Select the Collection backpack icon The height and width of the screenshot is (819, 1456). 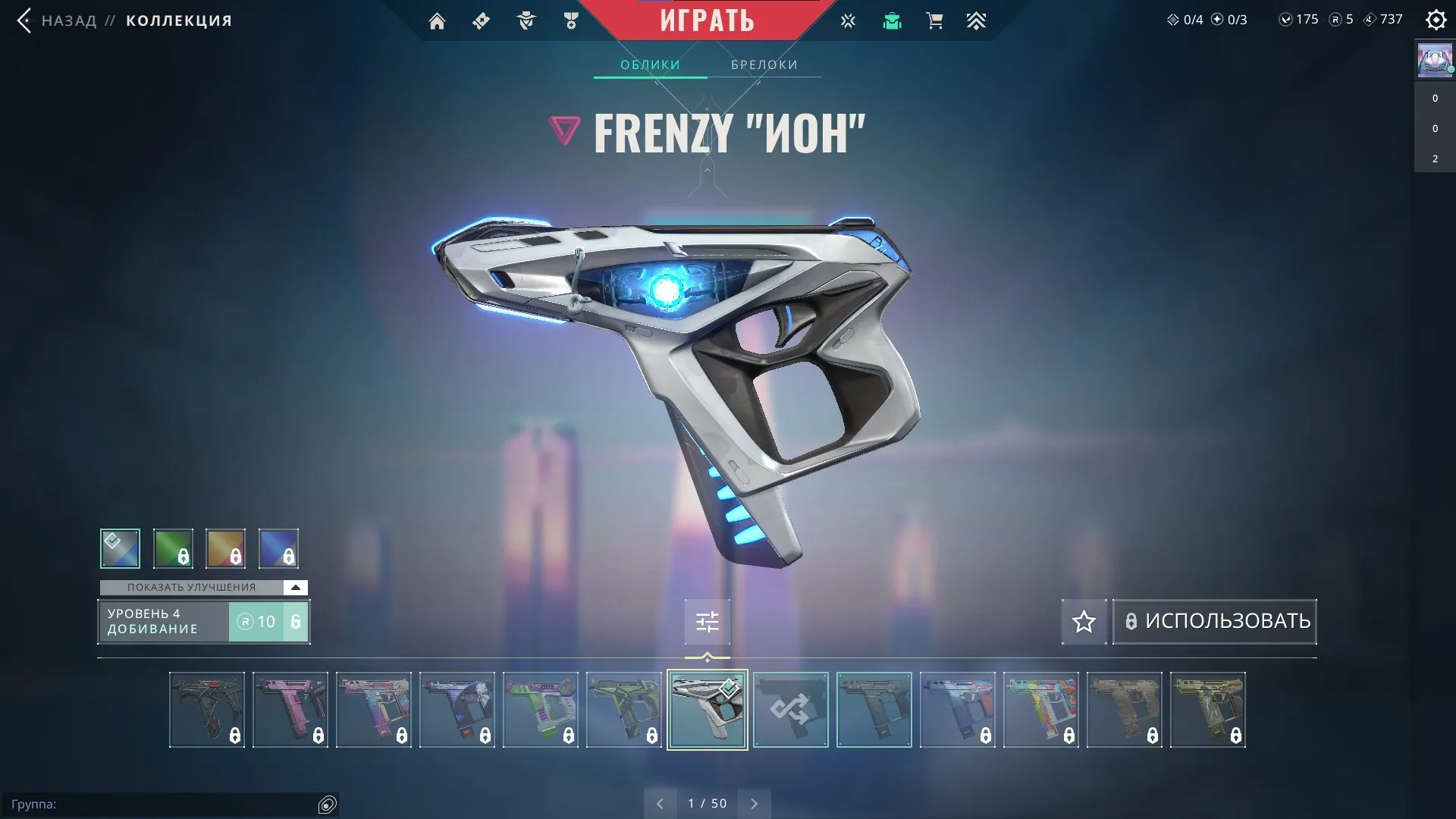[x=892, y=20]
